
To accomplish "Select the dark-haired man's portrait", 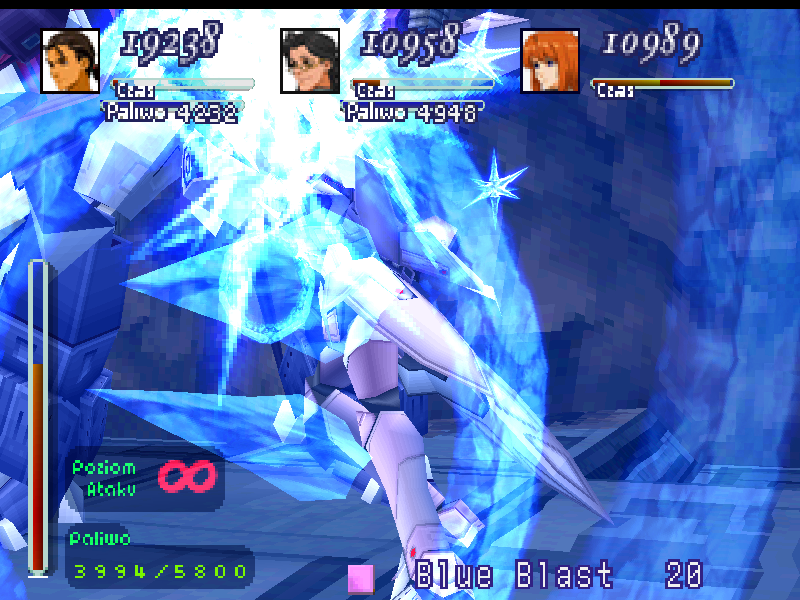I will pyautogui.click(x=70, y=61).
